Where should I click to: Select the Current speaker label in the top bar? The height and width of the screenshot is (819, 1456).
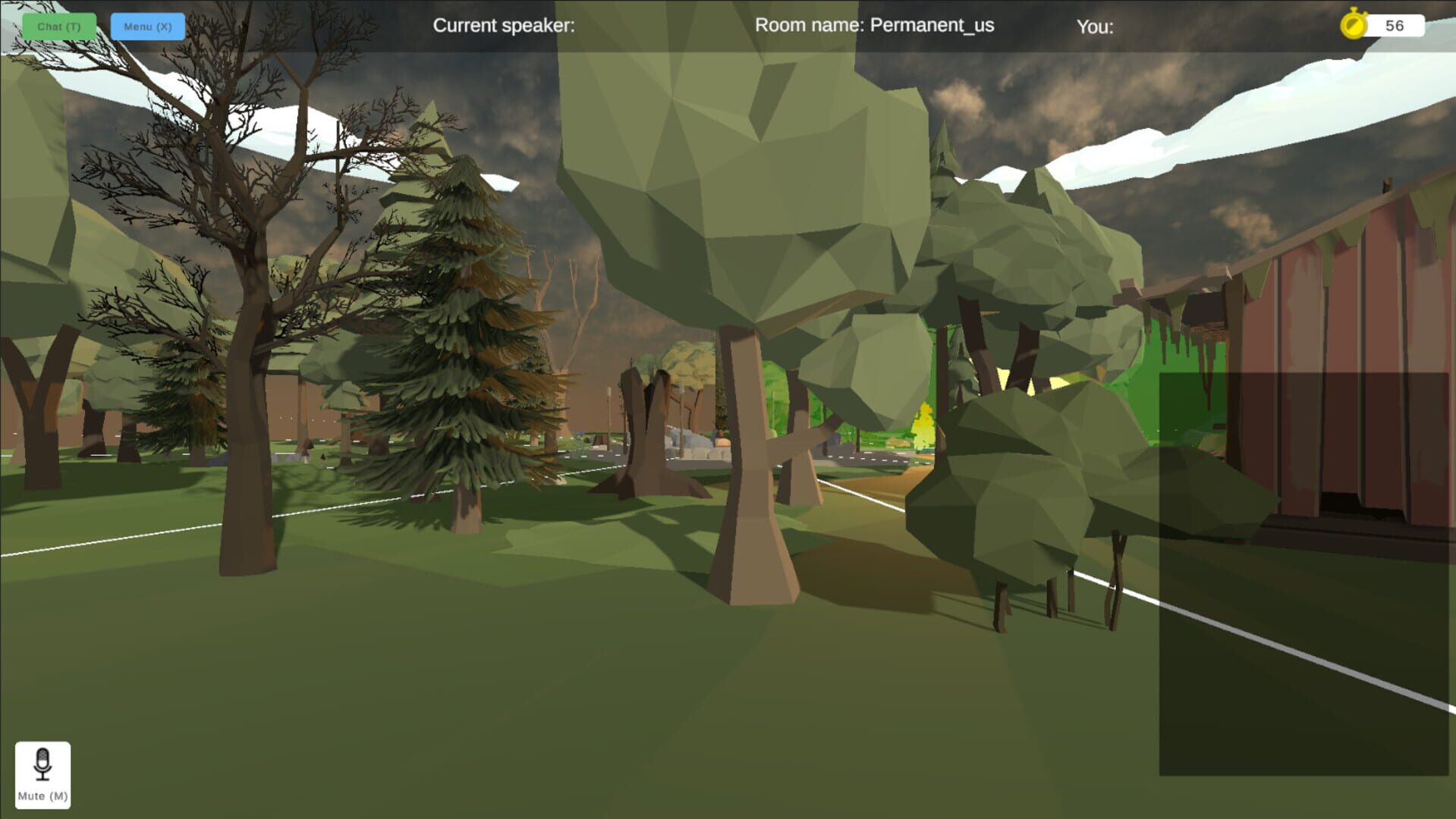(504, 25)
